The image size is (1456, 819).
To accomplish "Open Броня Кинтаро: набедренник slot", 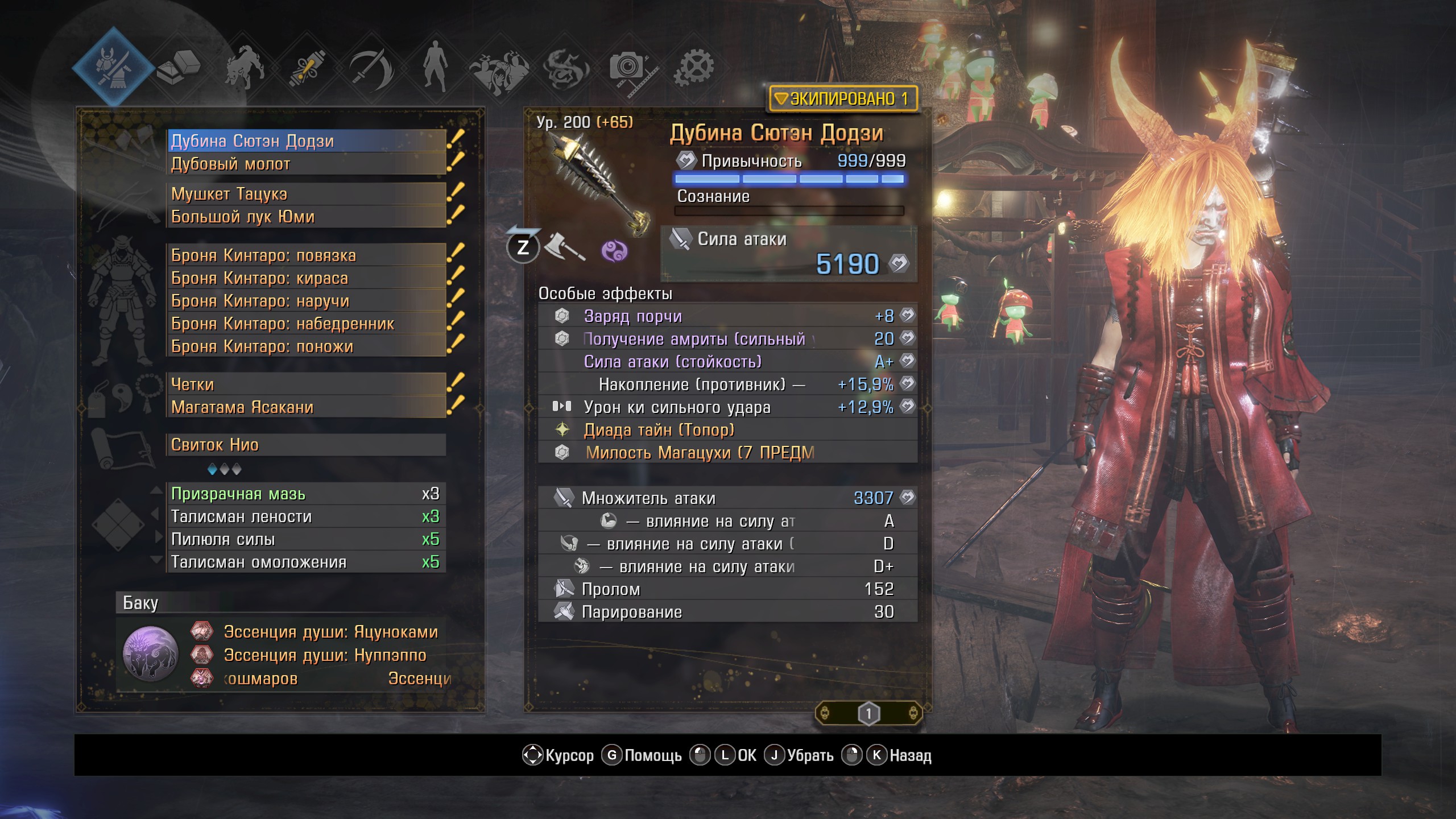I will [307, 324].
